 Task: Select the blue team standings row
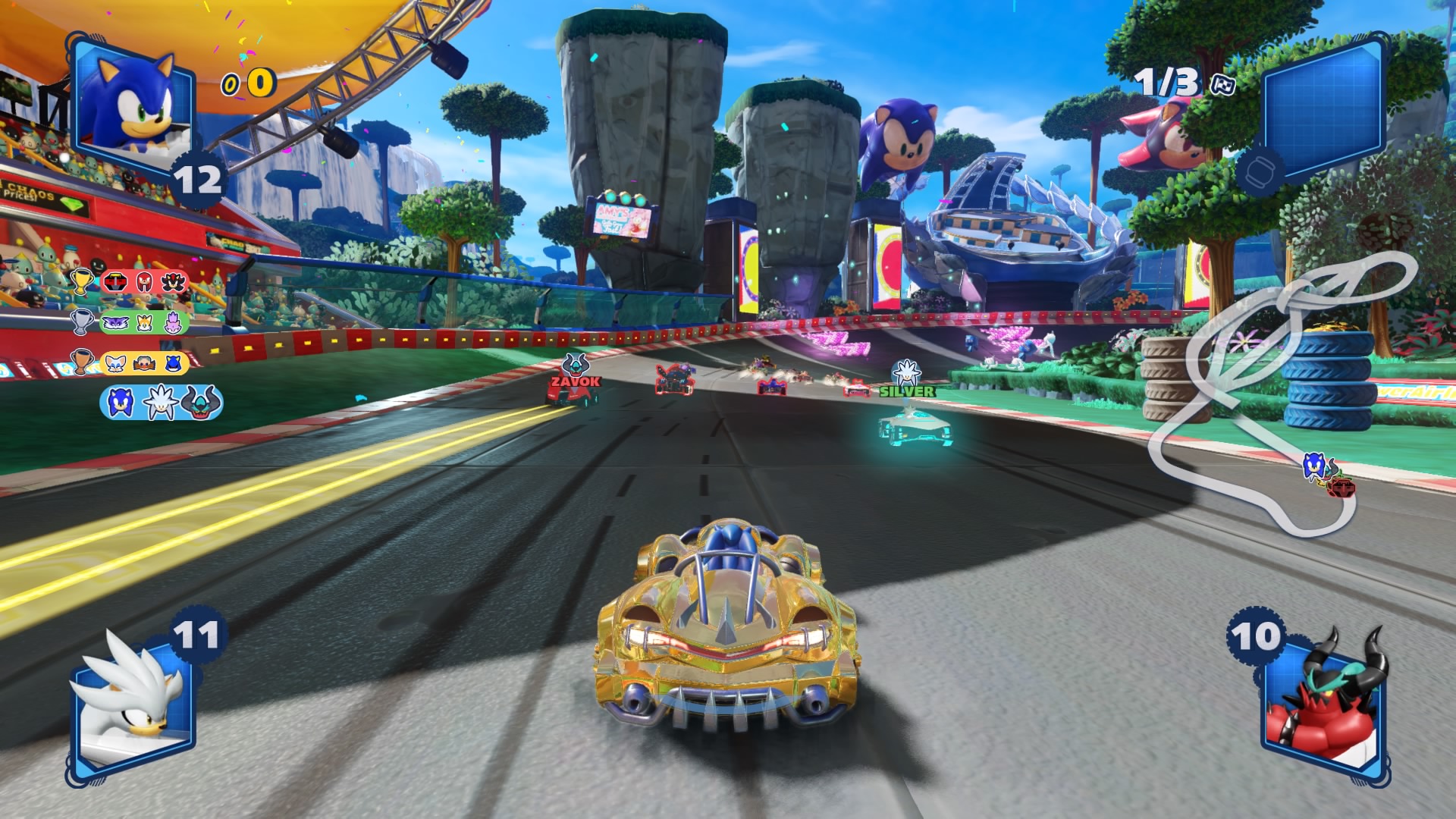pos(161,402)
